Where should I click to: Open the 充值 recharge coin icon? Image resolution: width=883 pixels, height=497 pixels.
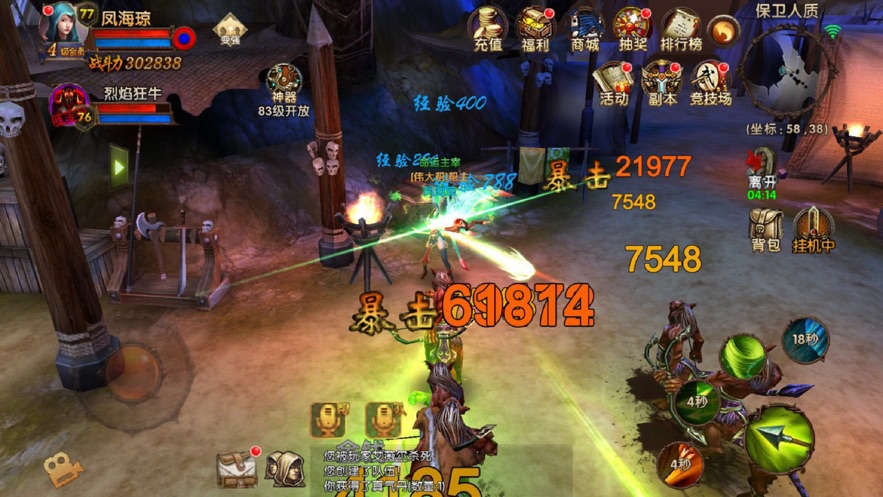coord(487,28)
